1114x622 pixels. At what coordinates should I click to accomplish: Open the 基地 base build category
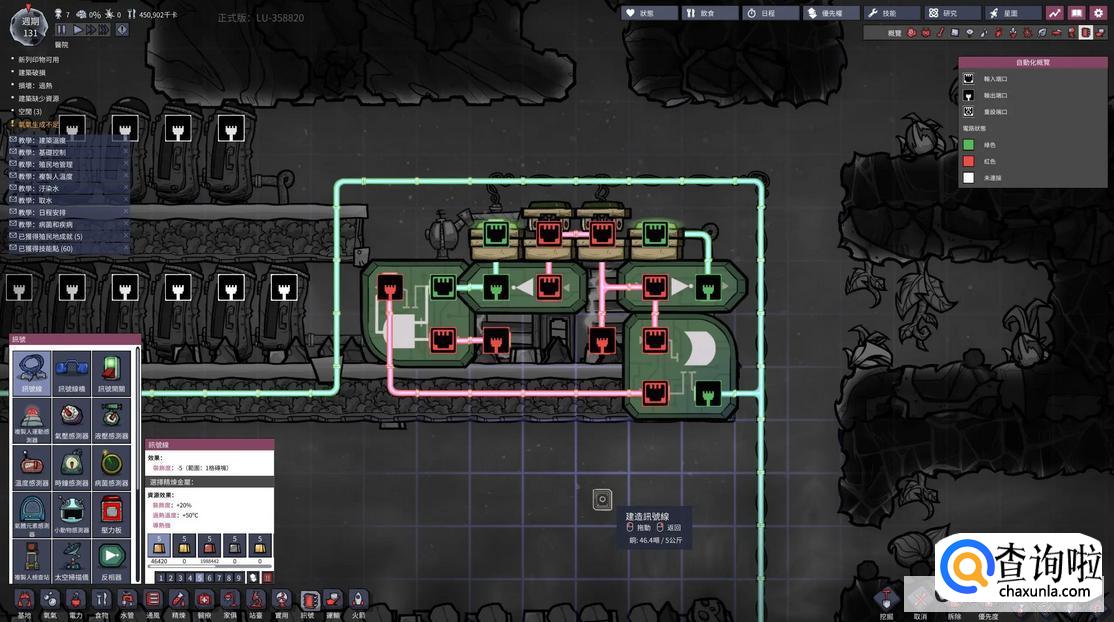click(x=23, y=600)
